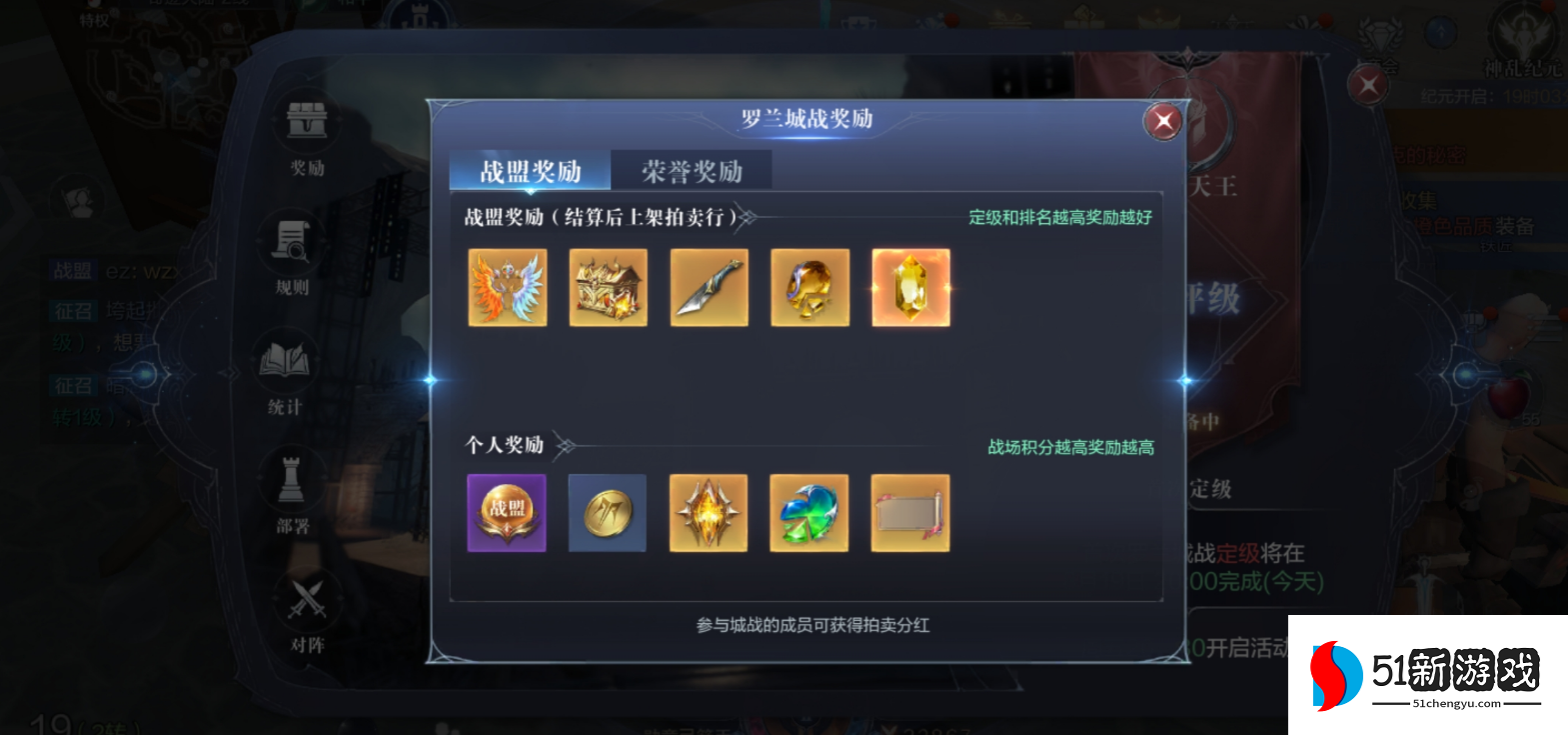Close the 罗兰城战奖励 dialog
The width and height of the screenshot is (1568, 735).
(x=1162, y=121)
